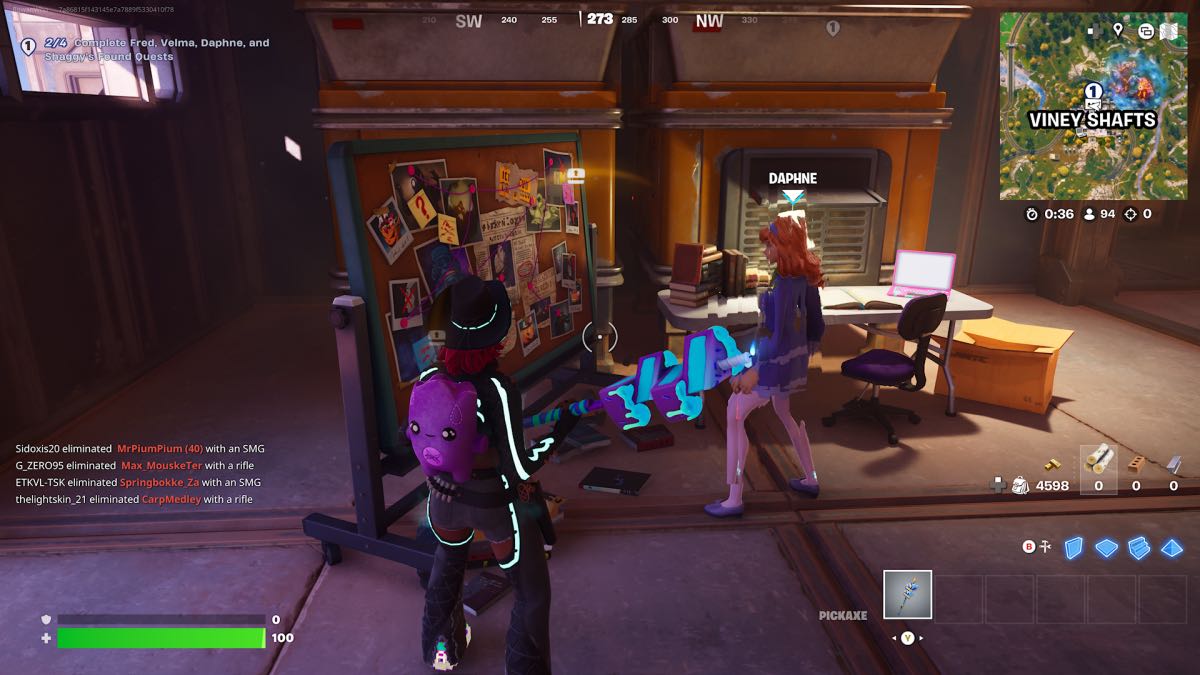This screenshot has height=675, width=1200.
Task: Click the folded map icon above the minimap
Action: pos(1168,31)
